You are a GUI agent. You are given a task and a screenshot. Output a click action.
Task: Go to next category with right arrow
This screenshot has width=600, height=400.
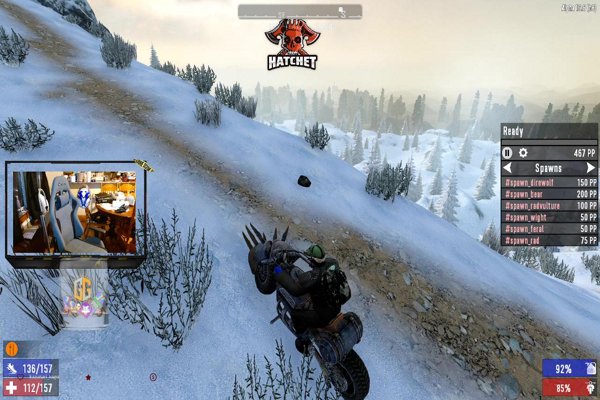(x=592, y=168)
